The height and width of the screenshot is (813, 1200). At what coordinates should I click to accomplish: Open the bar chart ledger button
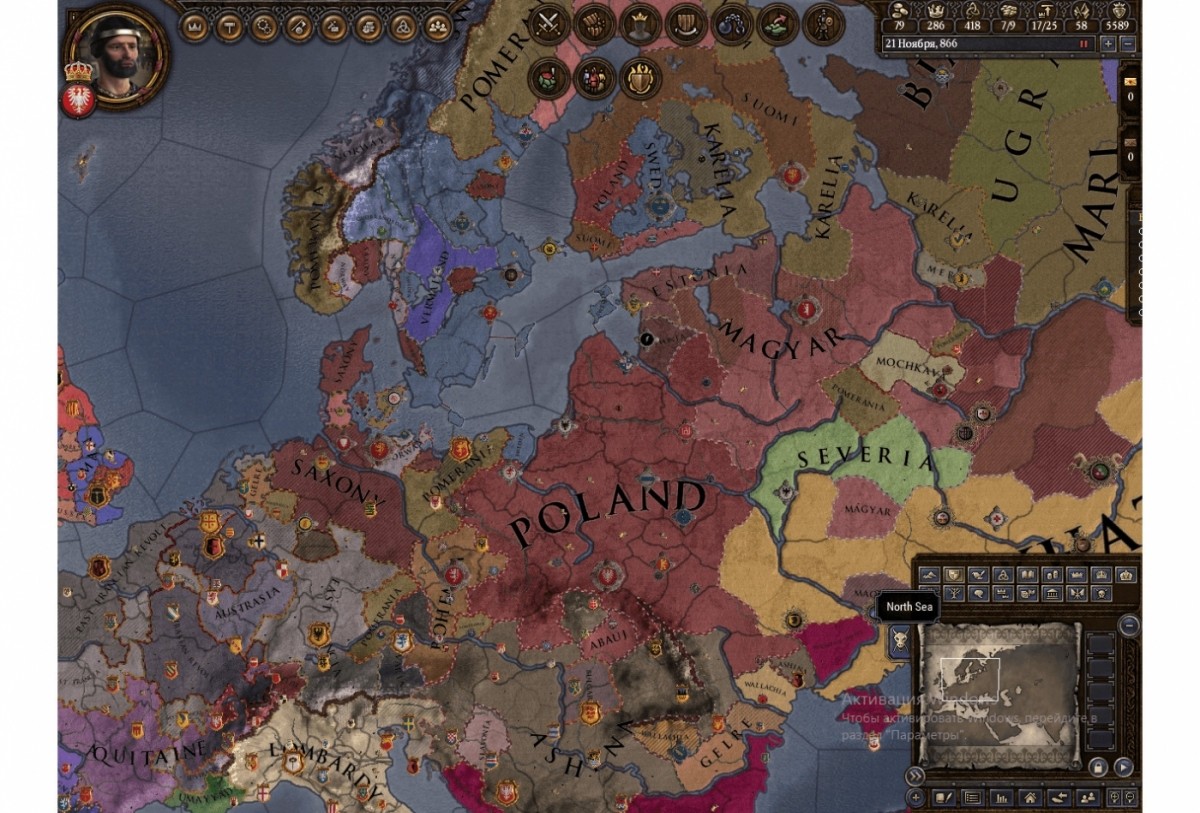pos(1000,798)
